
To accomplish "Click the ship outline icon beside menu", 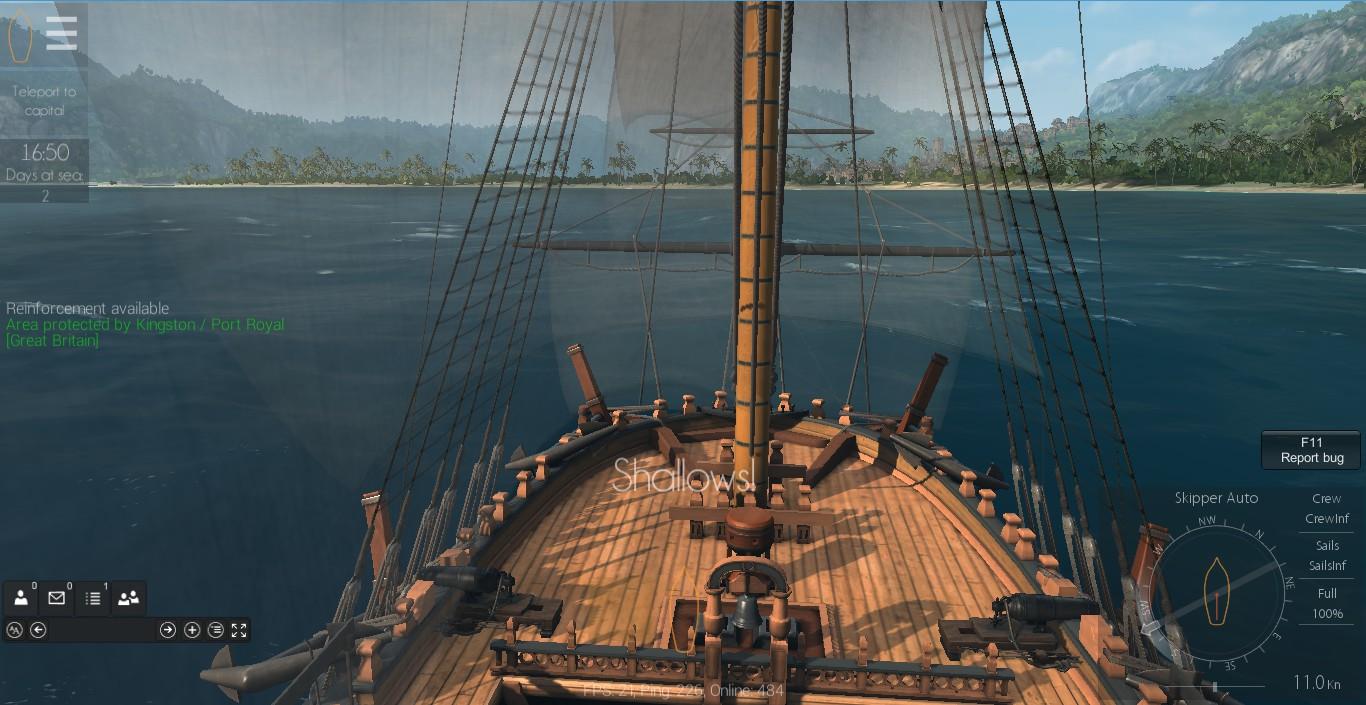I will click(20, 35).
